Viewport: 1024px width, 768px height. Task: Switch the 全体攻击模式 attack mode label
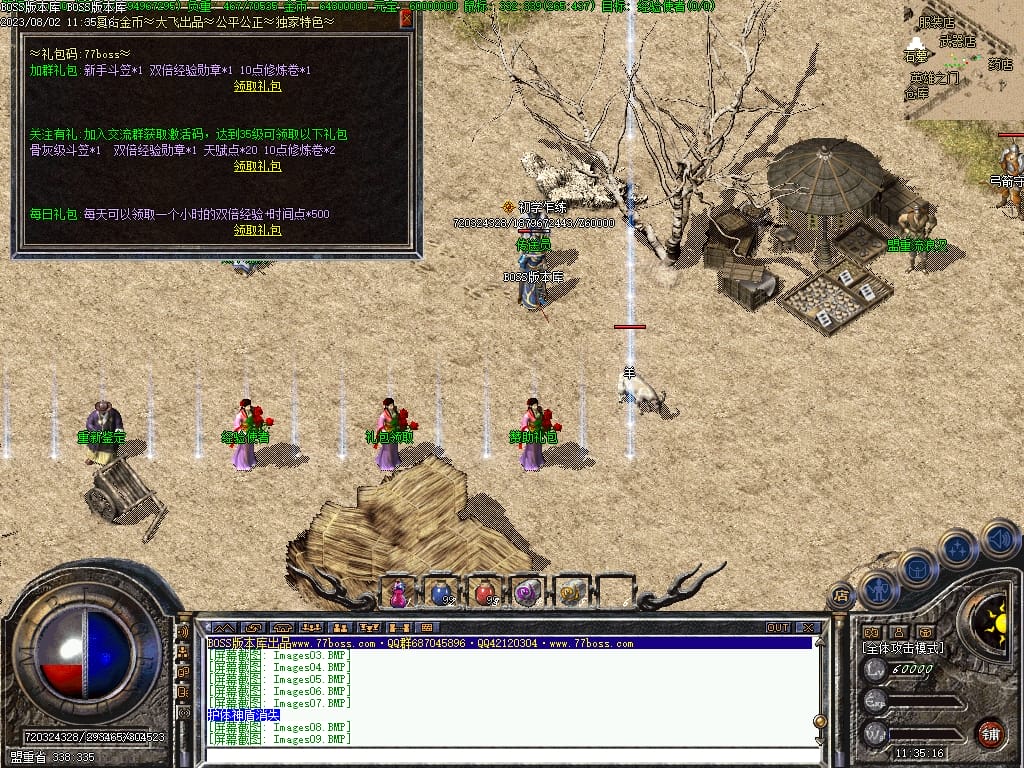(x=903, y=648)
